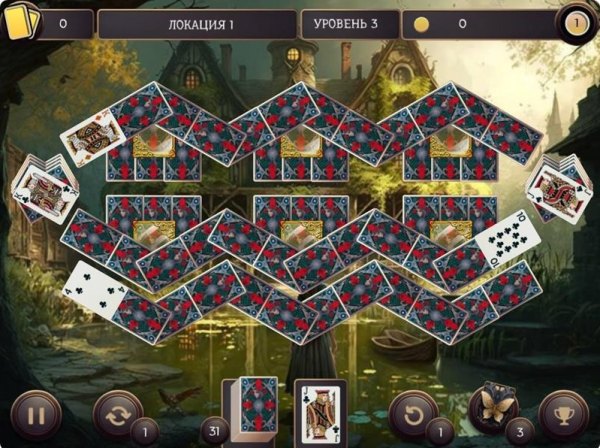Pause the game
This screenshot has width=600, height=448.
[x=36, y=413]
